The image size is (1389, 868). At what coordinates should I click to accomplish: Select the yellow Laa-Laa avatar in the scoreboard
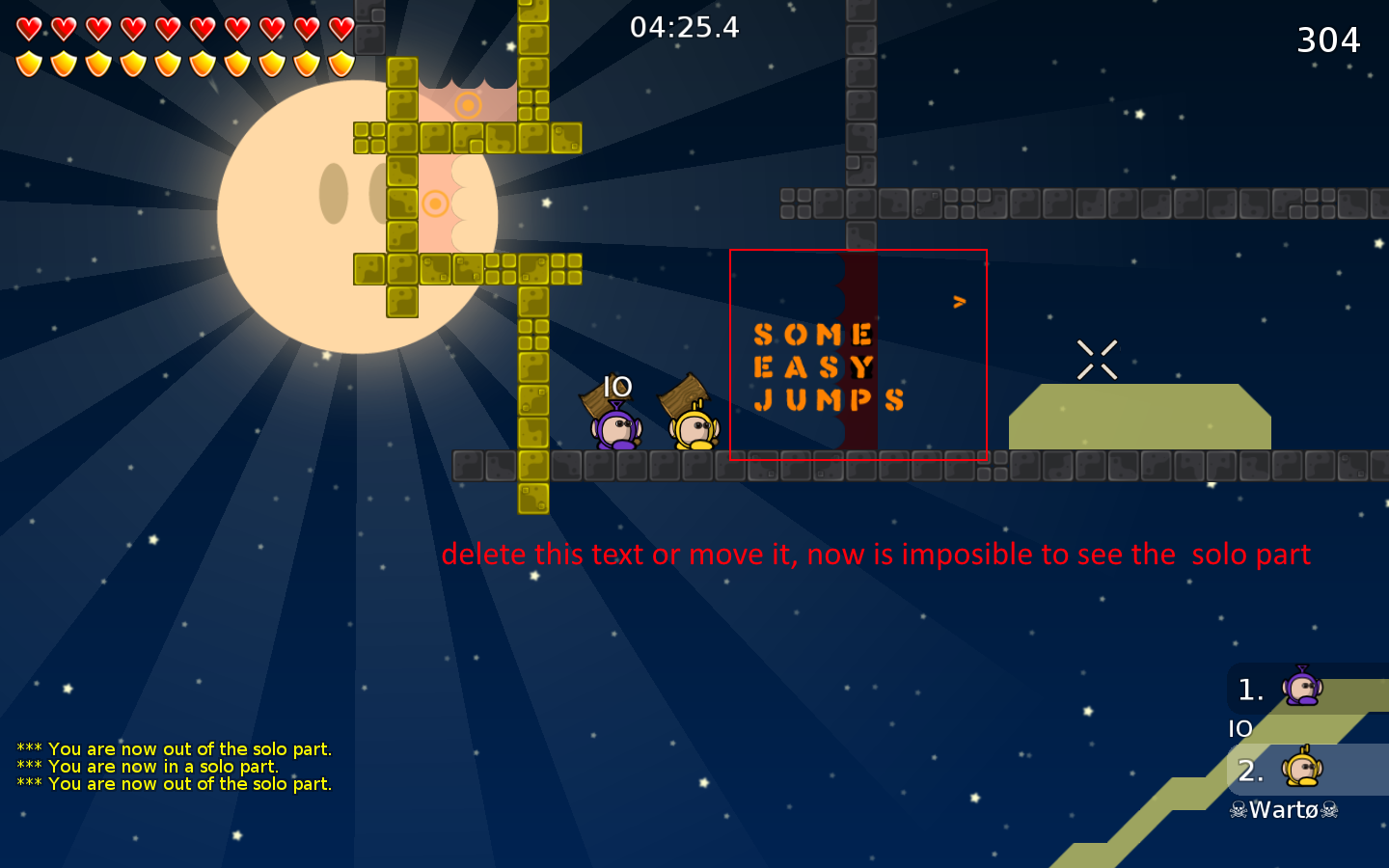tap(1304, 770)
